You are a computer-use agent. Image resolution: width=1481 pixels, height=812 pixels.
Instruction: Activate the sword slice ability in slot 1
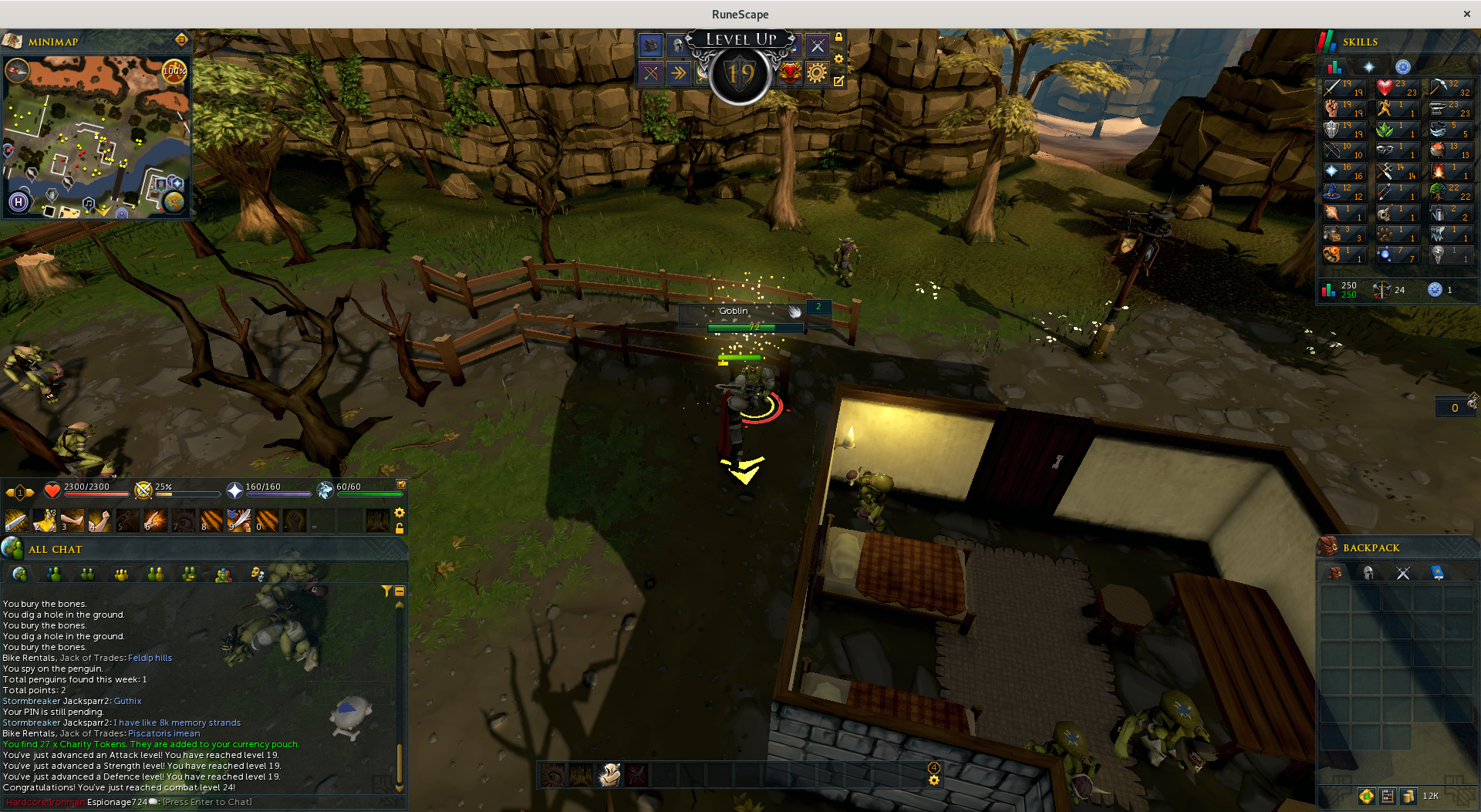coord(15,521)
